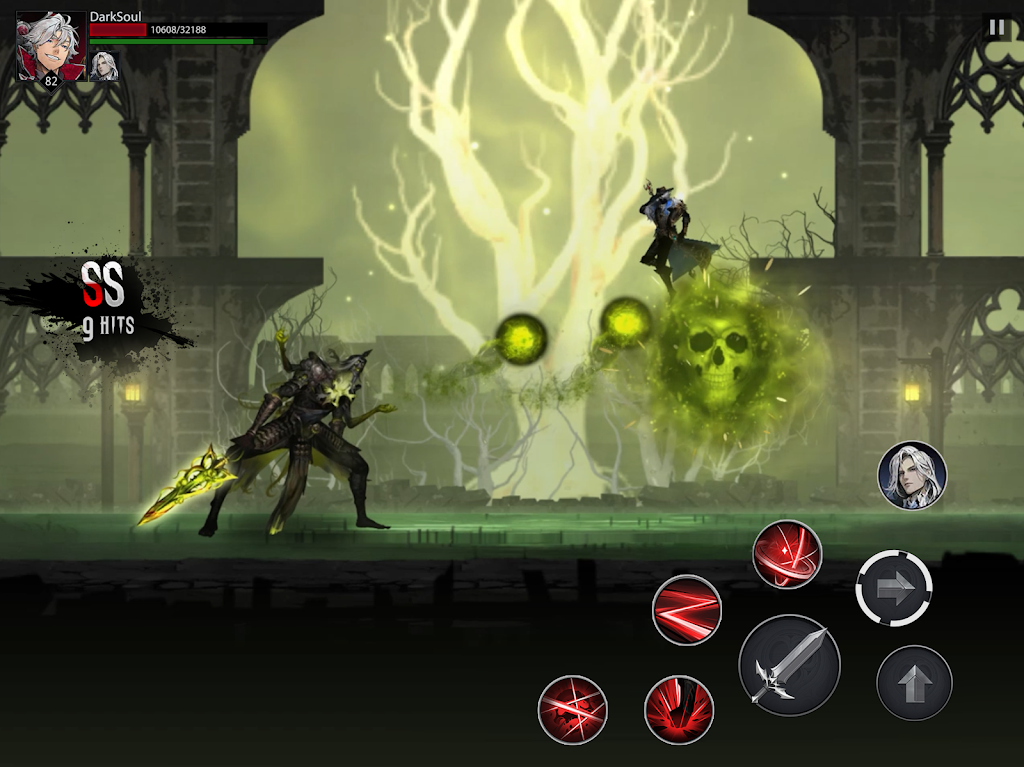Select the DarkSoul main character portrait
The width and height of the screenshot is (1024, 767).
click(x=51, y=46)
